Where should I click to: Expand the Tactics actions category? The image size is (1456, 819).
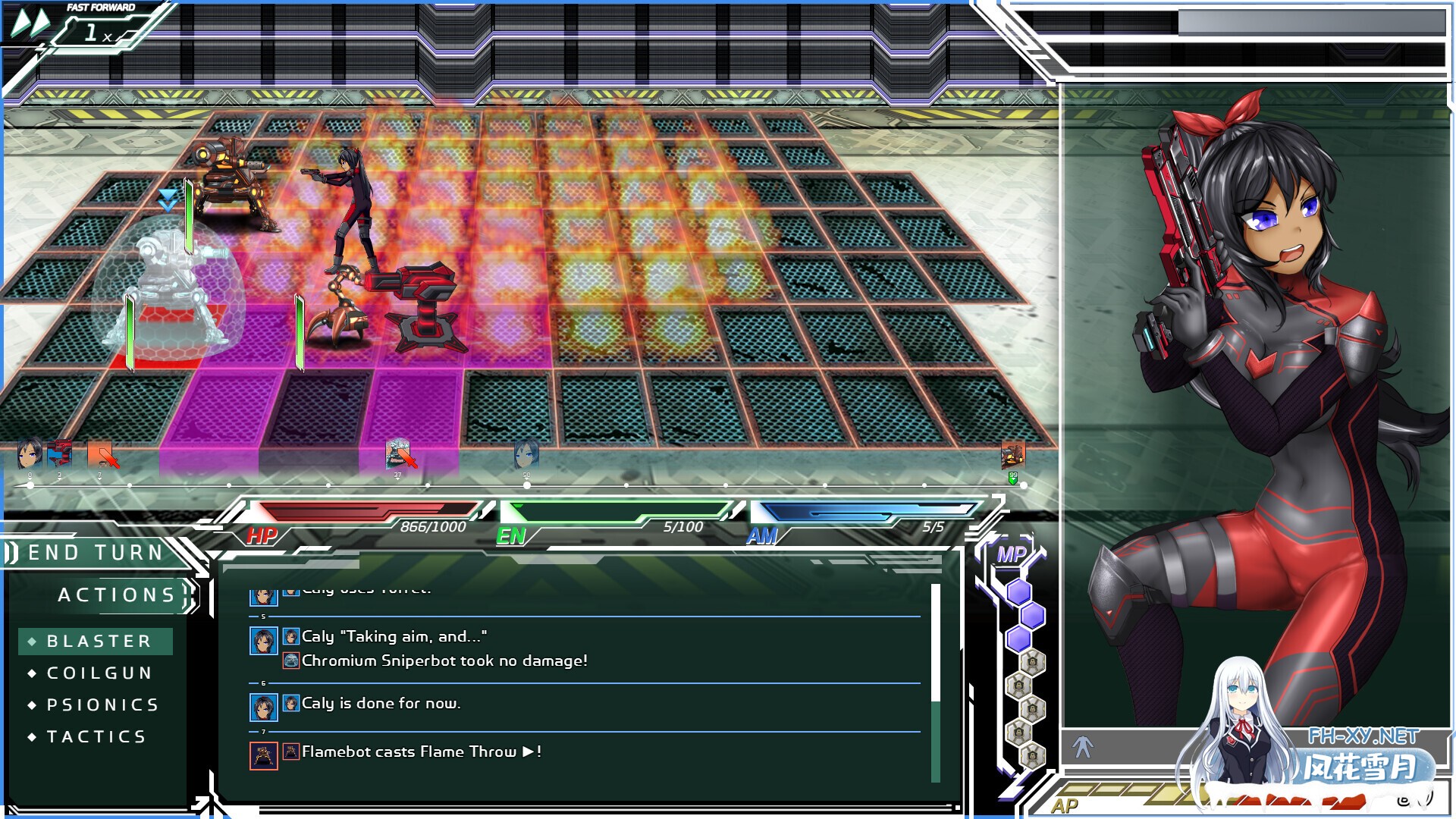89,736
